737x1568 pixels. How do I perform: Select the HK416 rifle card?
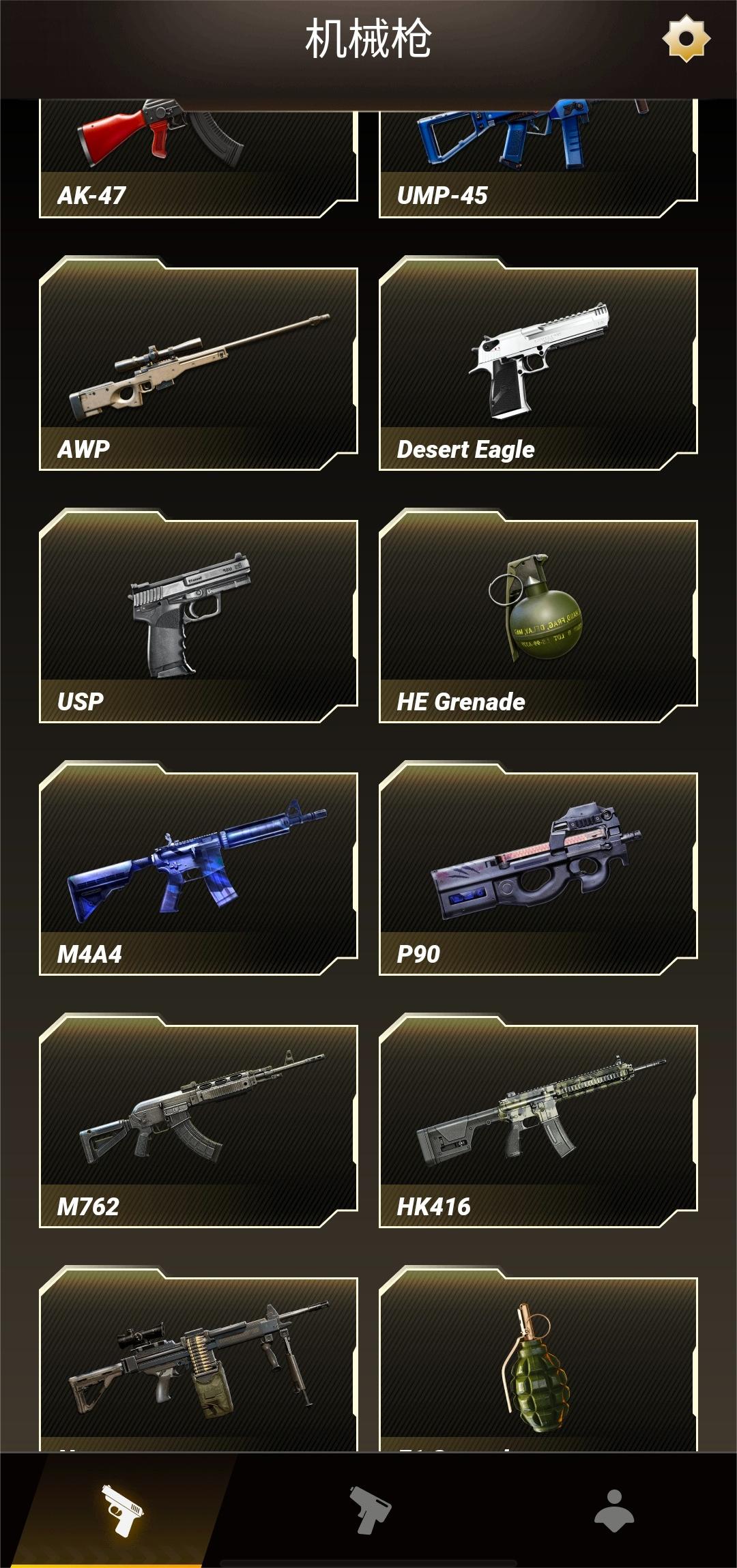(538, 1126)
